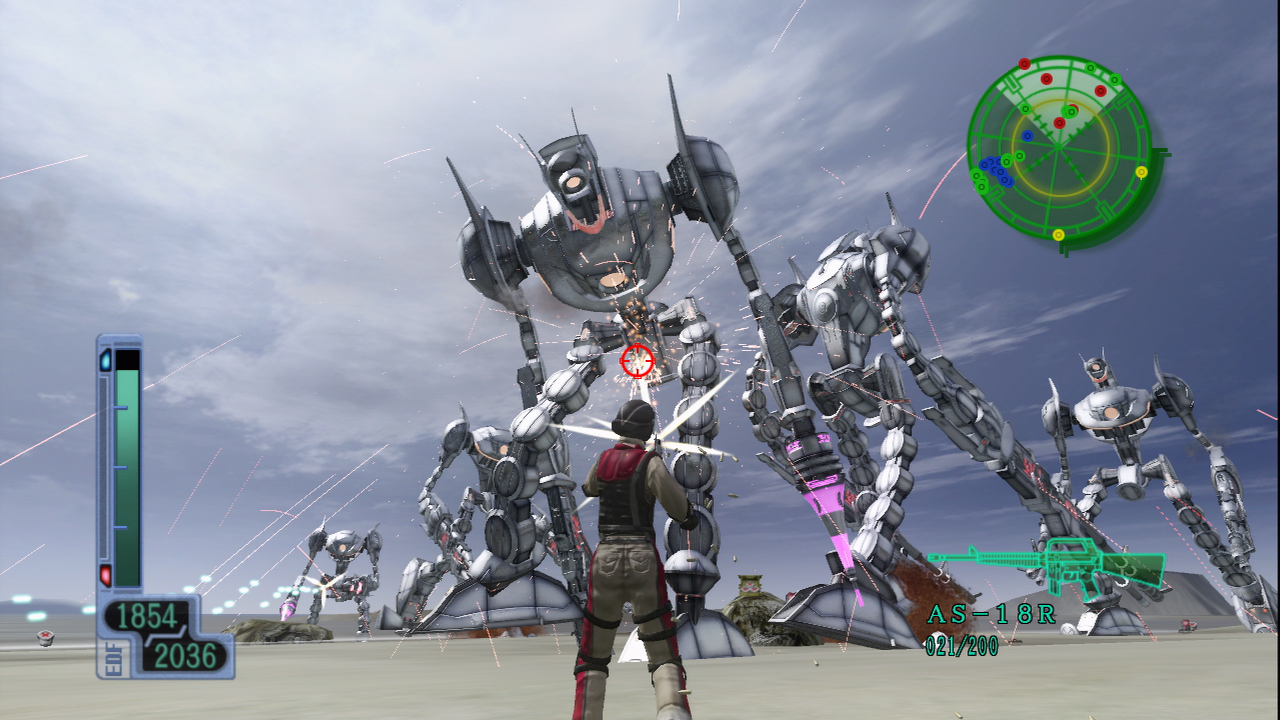Click the red indicator icon below the armor gauge
Image resolution: width=1280 pixels, height=720 pixels.
(x=105, y=573)
